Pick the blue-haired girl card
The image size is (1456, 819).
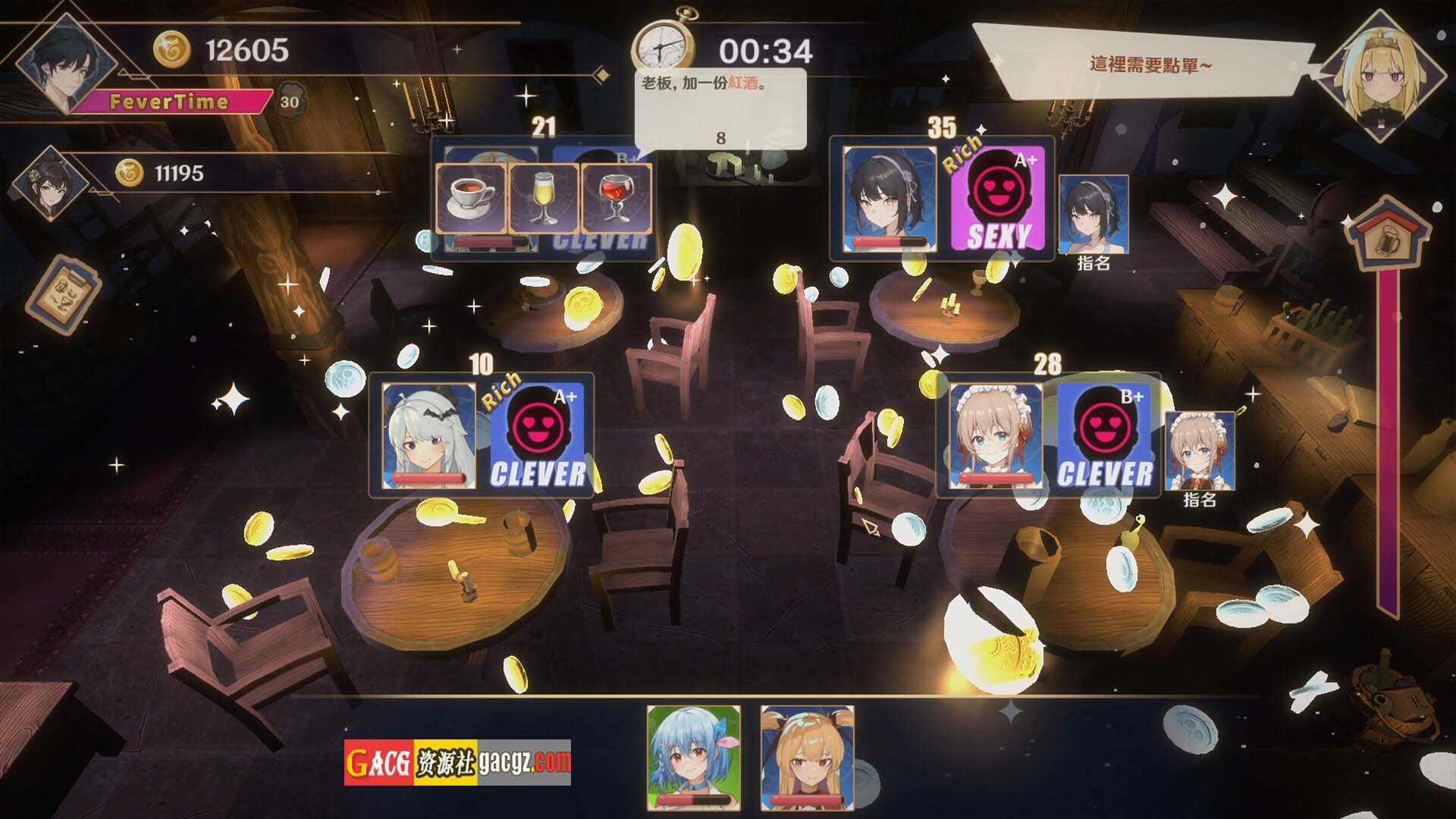click(x=693, y=757)
